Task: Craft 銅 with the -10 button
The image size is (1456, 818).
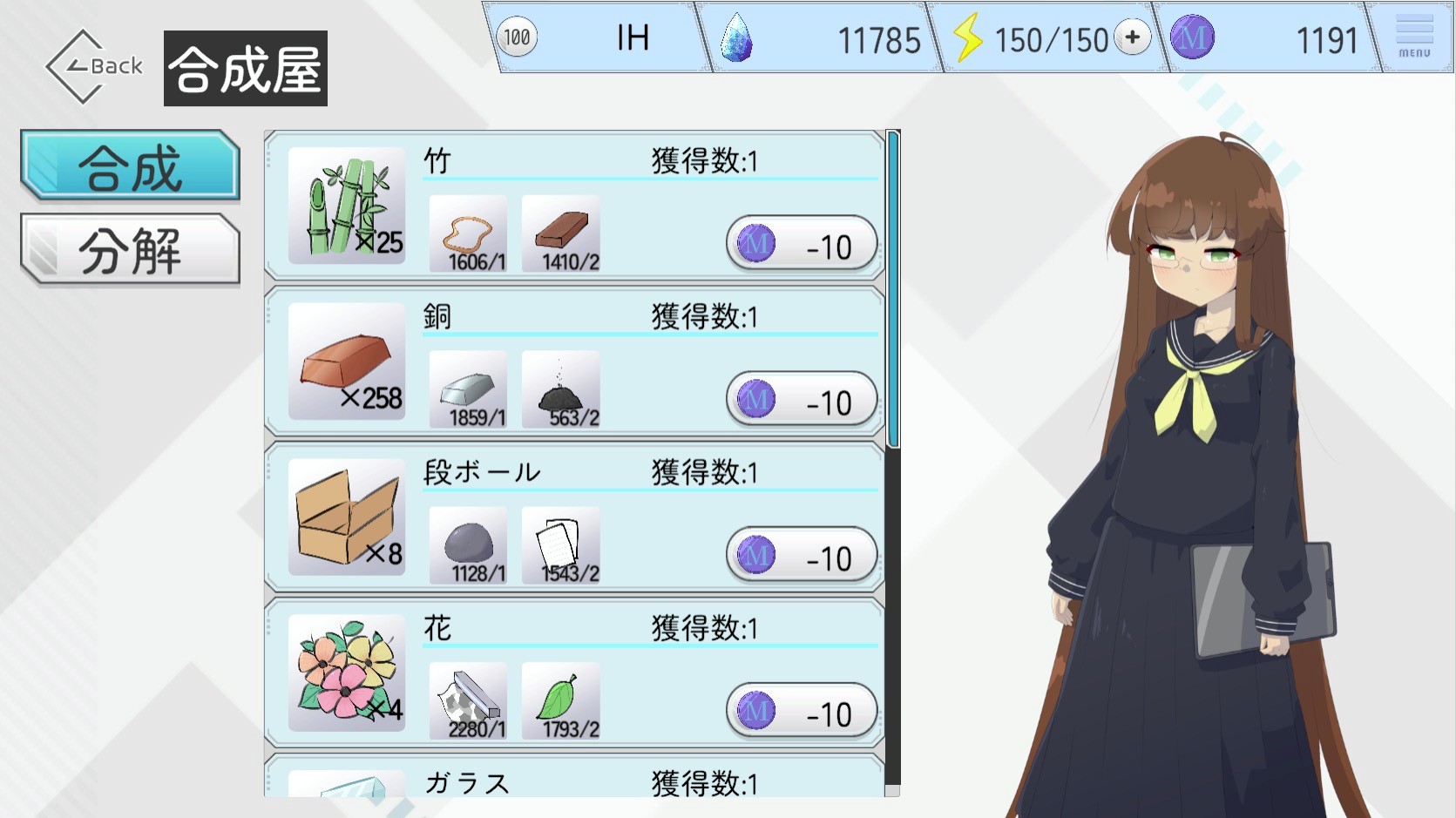Action: [x=801, y=402]
